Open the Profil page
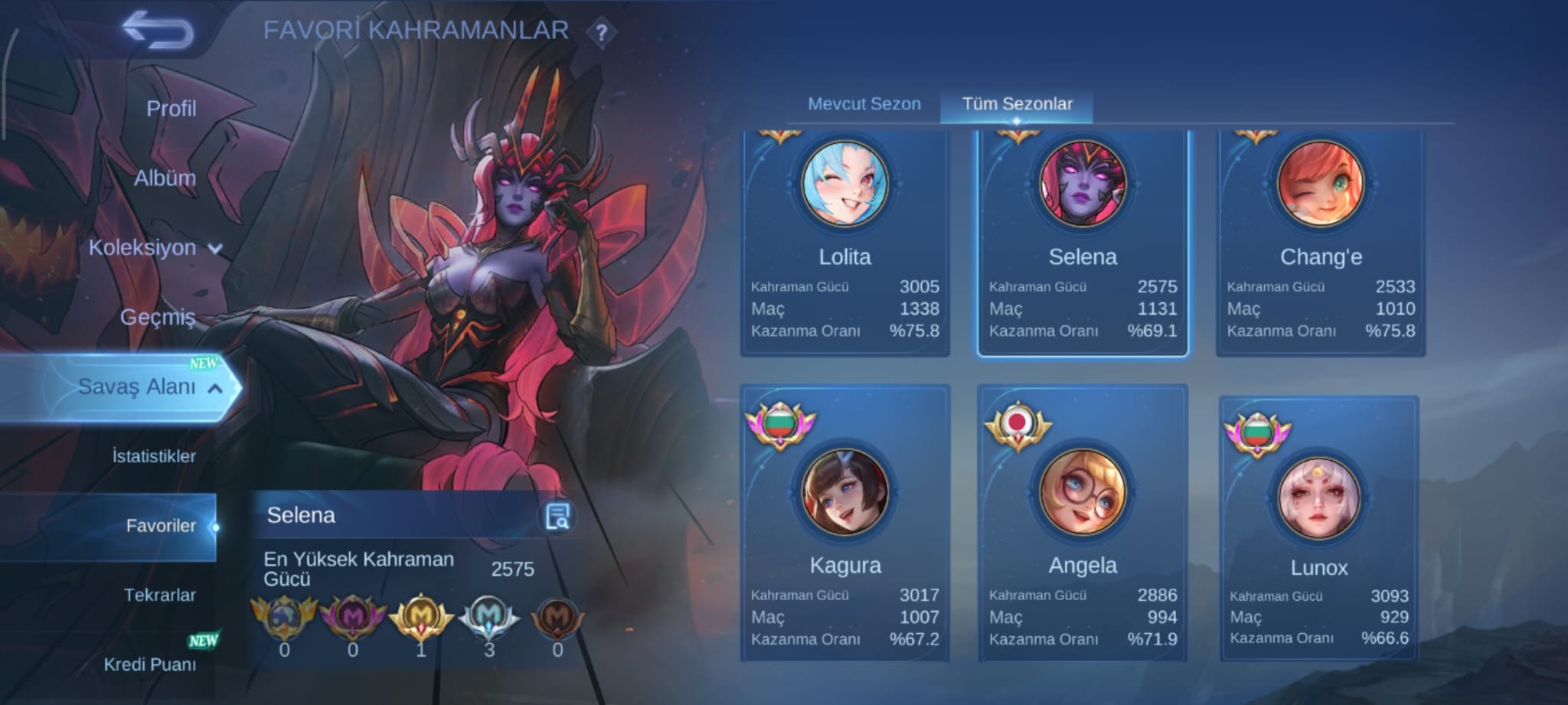This screenshot has width=1568, height=705. (x=170, y=108)
